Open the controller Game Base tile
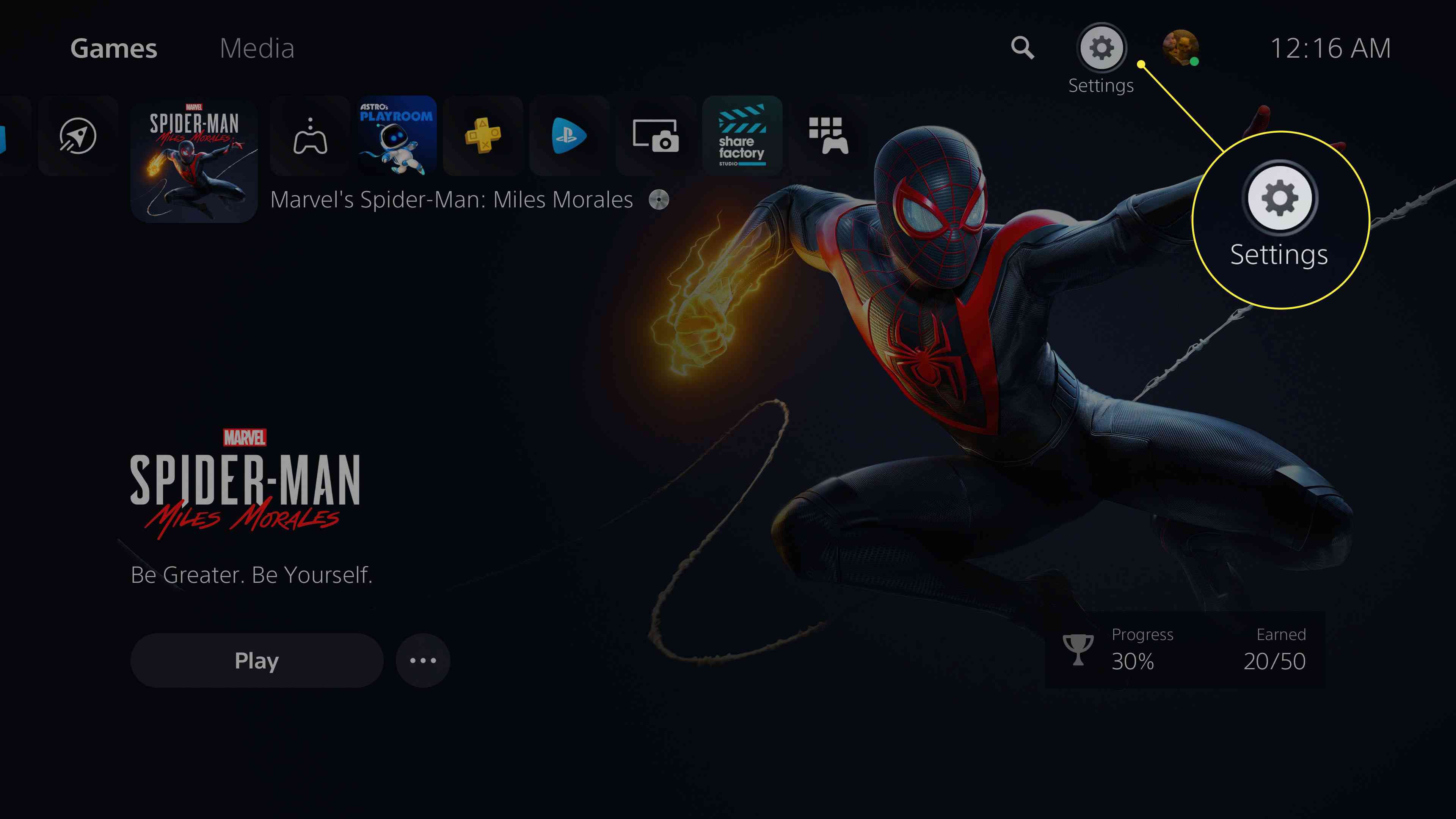This screenshot has width=1456, height=819. 310,136
